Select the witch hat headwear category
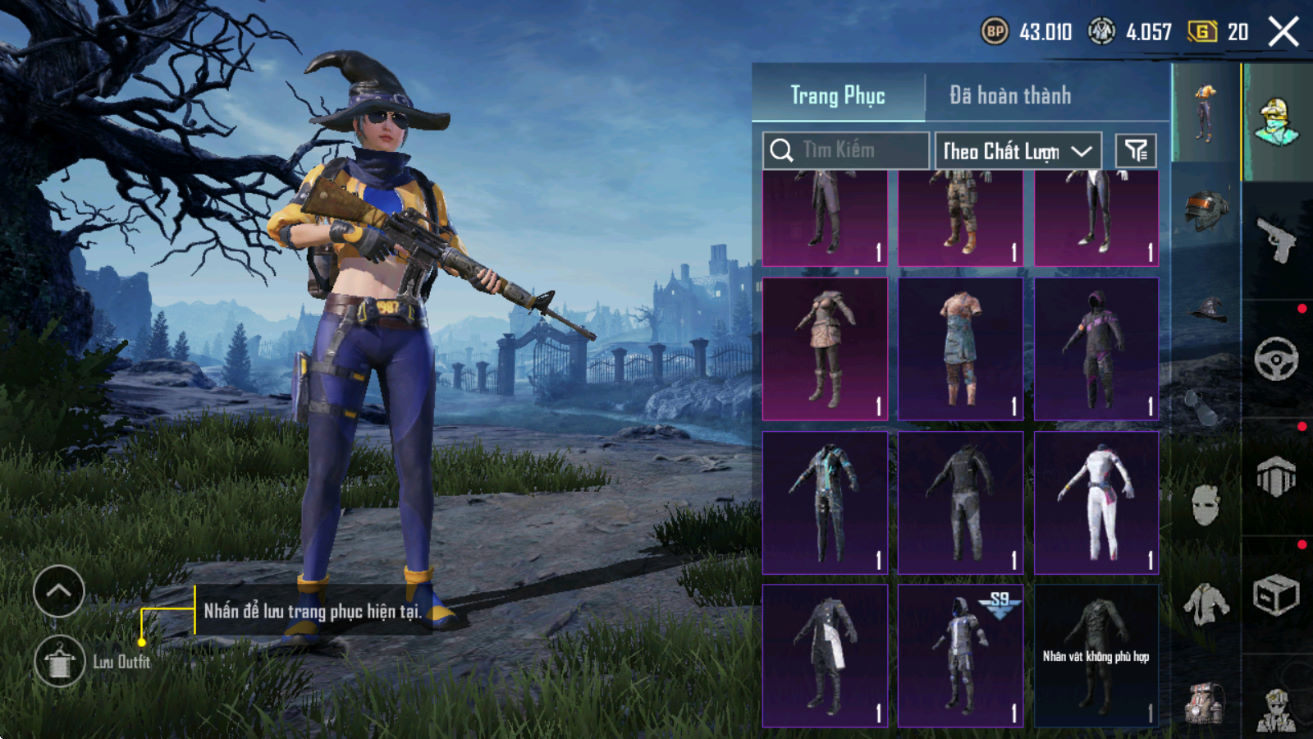1313x739 pixels. pyautogui.click(x=1205, y=308)
